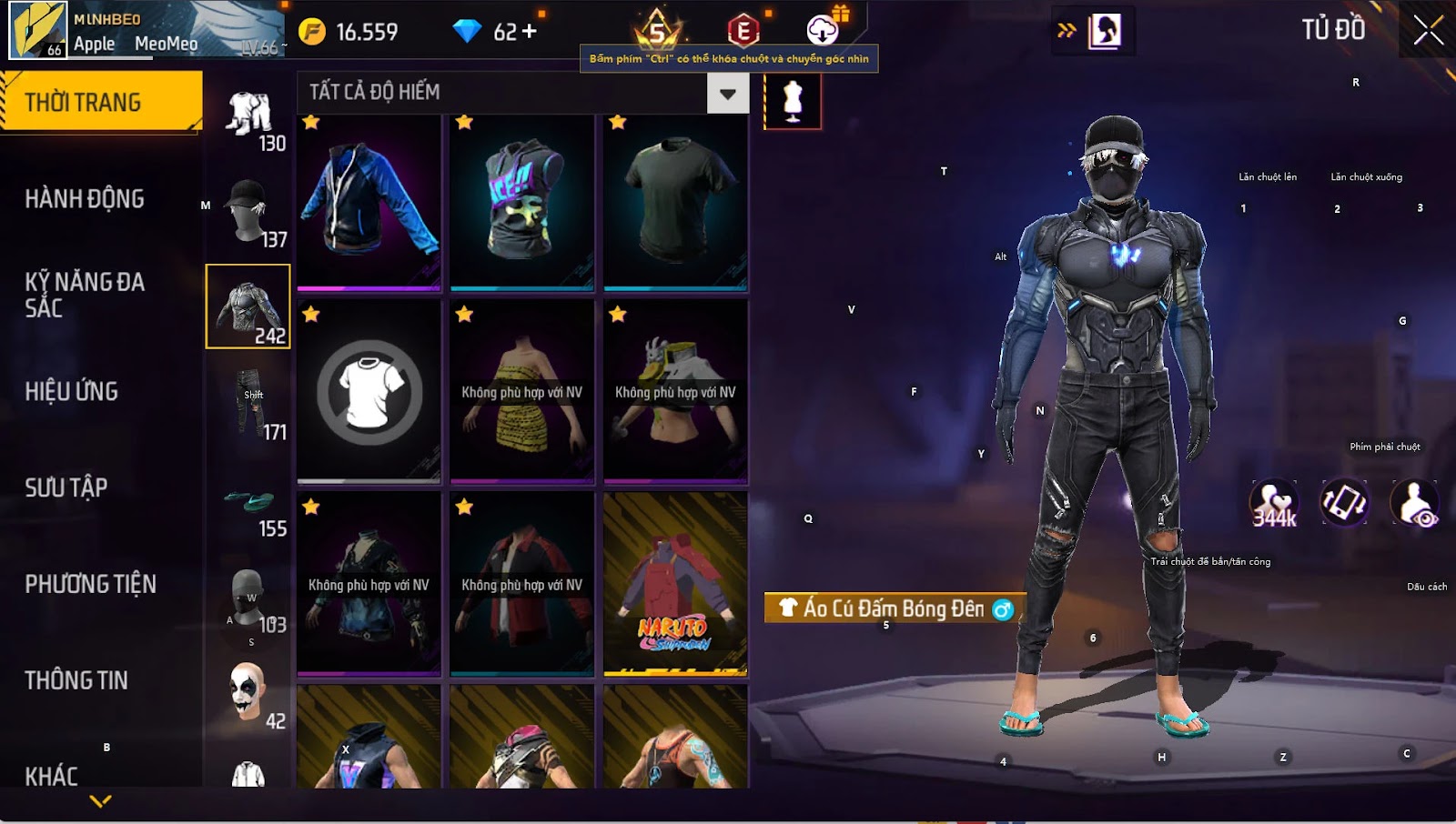Open the cloud download gift icon

pyautogui.click(x=824, y=29)
